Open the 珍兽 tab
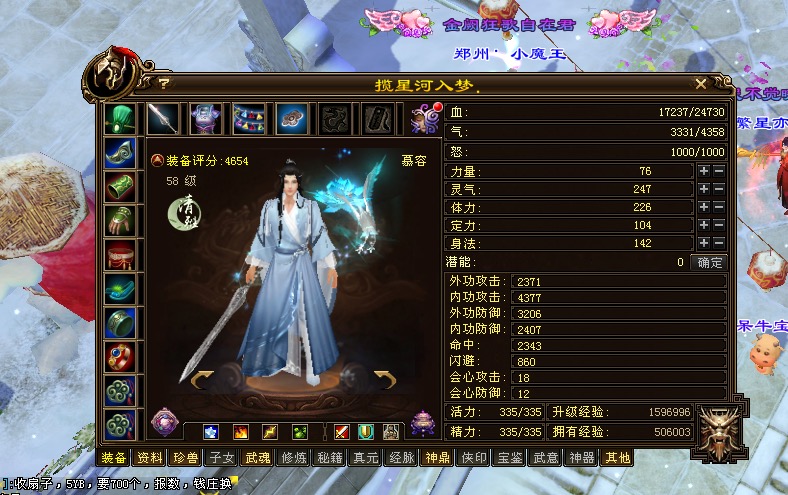 tap(186, 458)
